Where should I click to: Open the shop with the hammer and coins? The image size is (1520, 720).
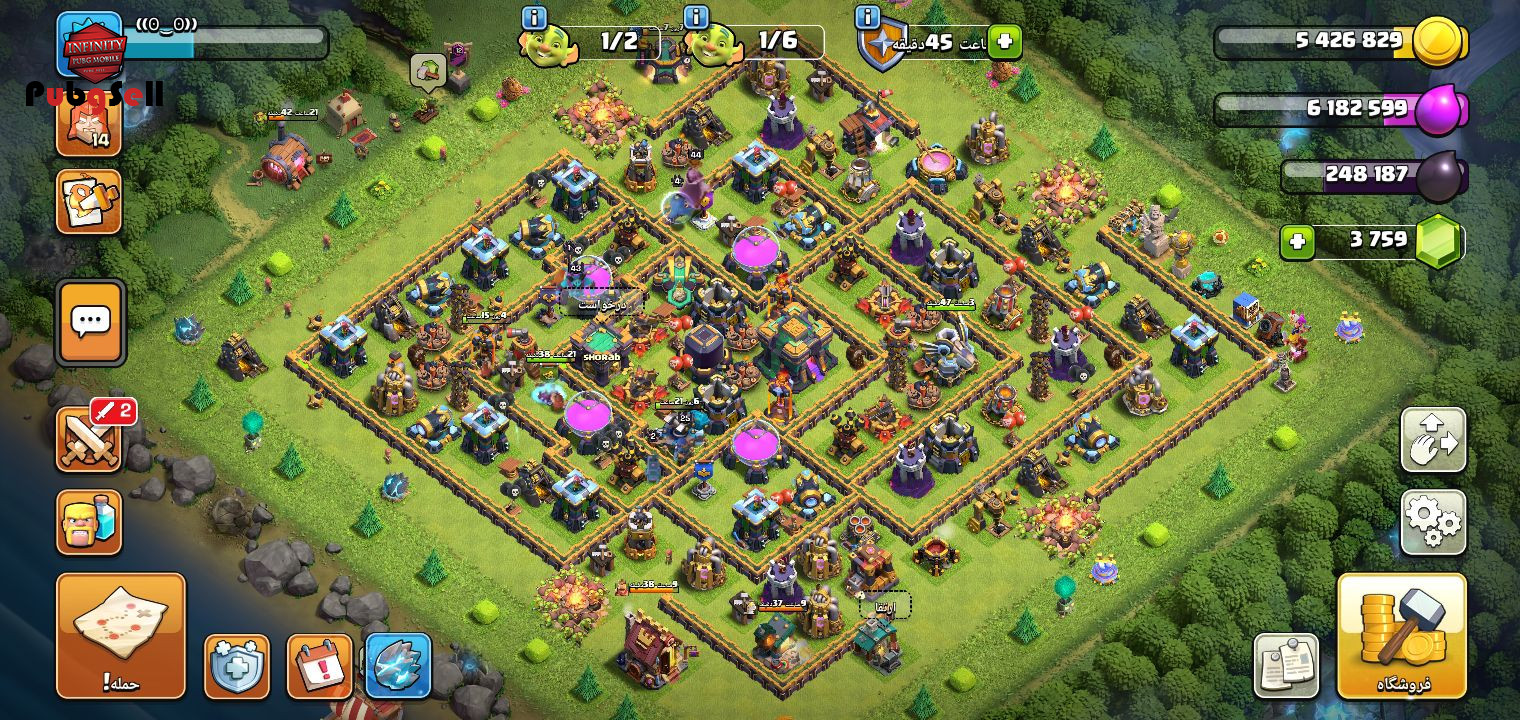point(1402,635)
